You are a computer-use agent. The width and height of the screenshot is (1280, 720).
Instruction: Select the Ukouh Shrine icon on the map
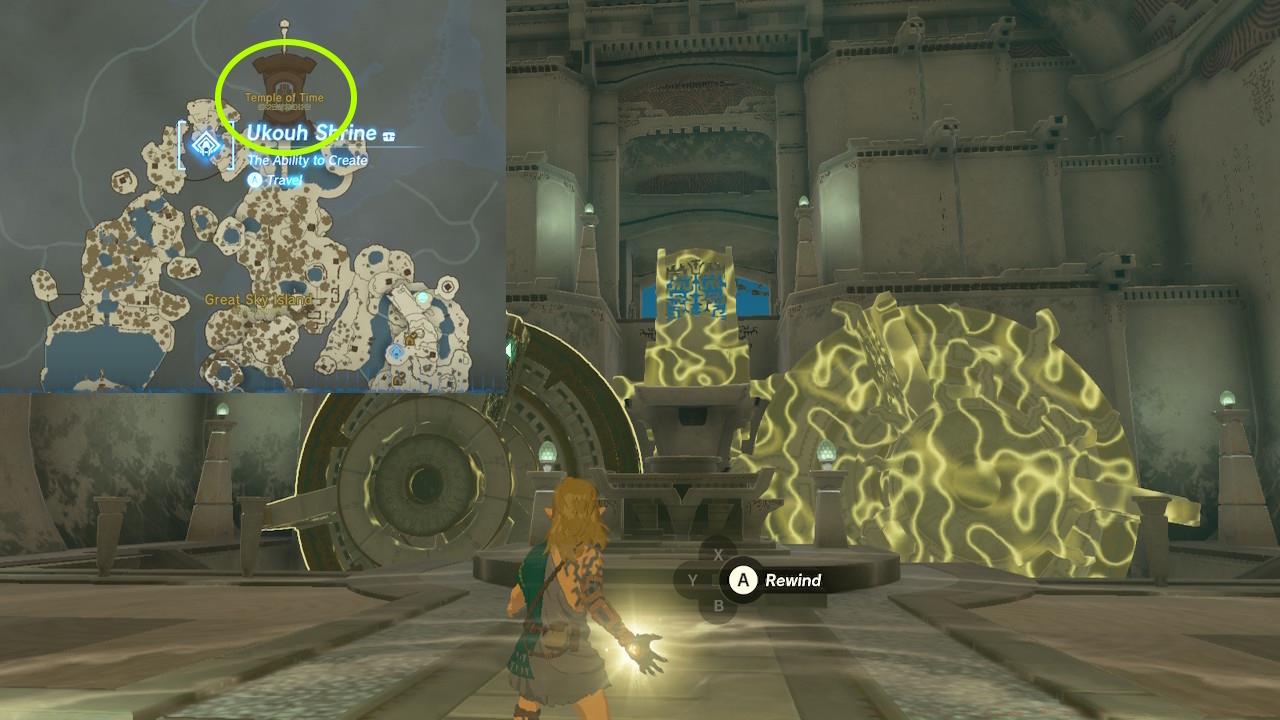tap(206, 146)
